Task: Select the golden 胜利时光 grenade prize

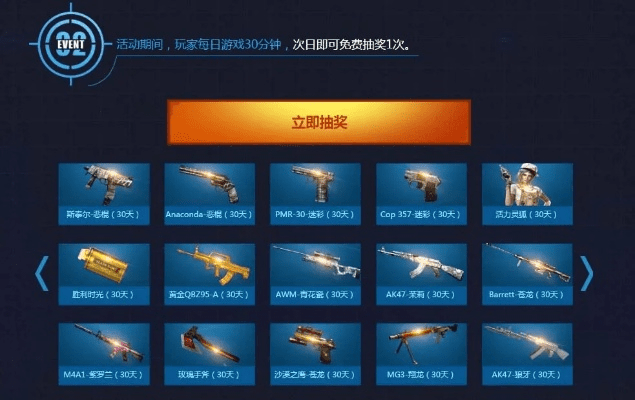Action: pyautogui.click(x=104, y=272)
